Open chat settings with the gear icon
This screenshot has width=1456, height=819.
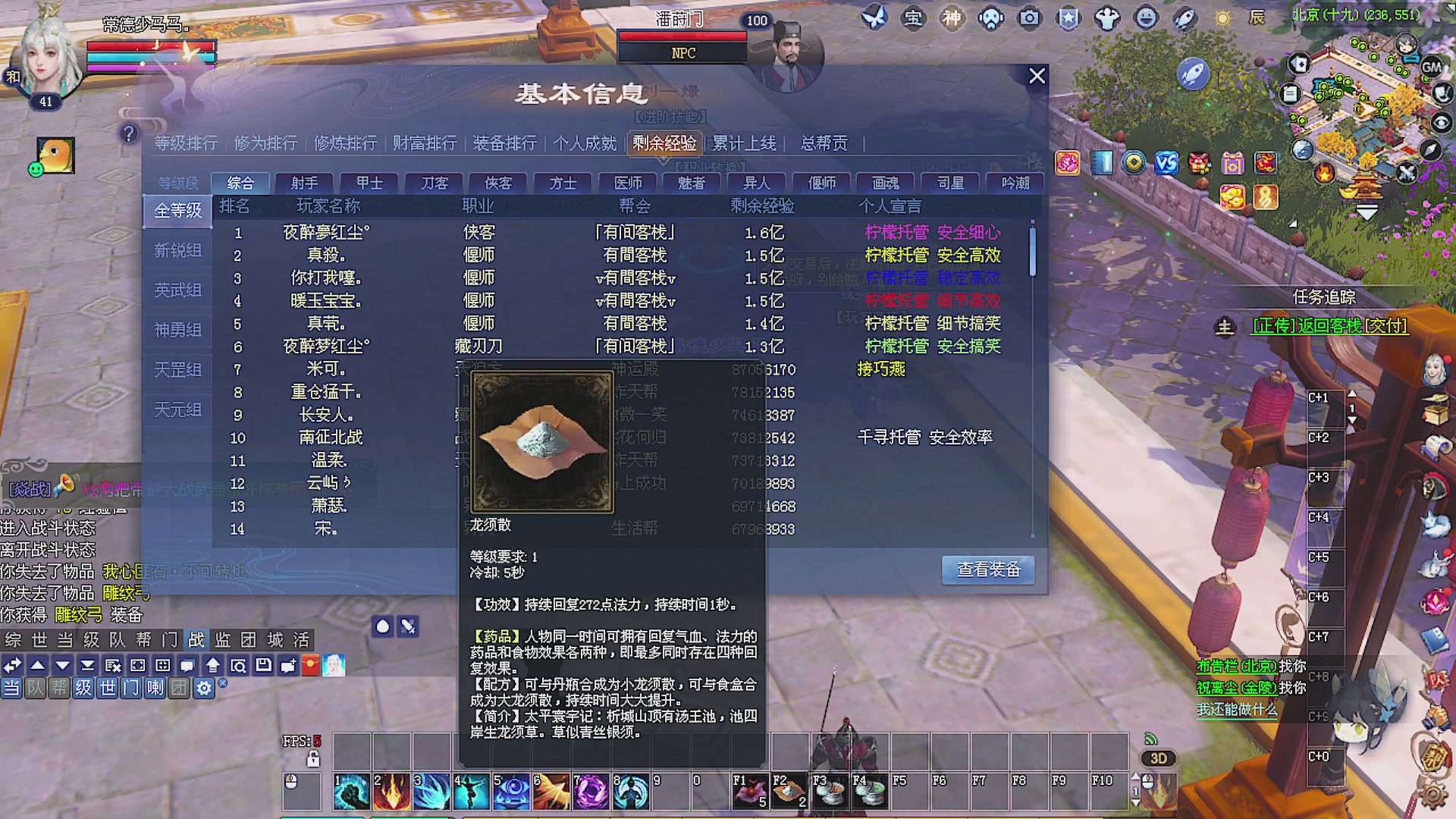pyautogui.click(x=203, y=688)
